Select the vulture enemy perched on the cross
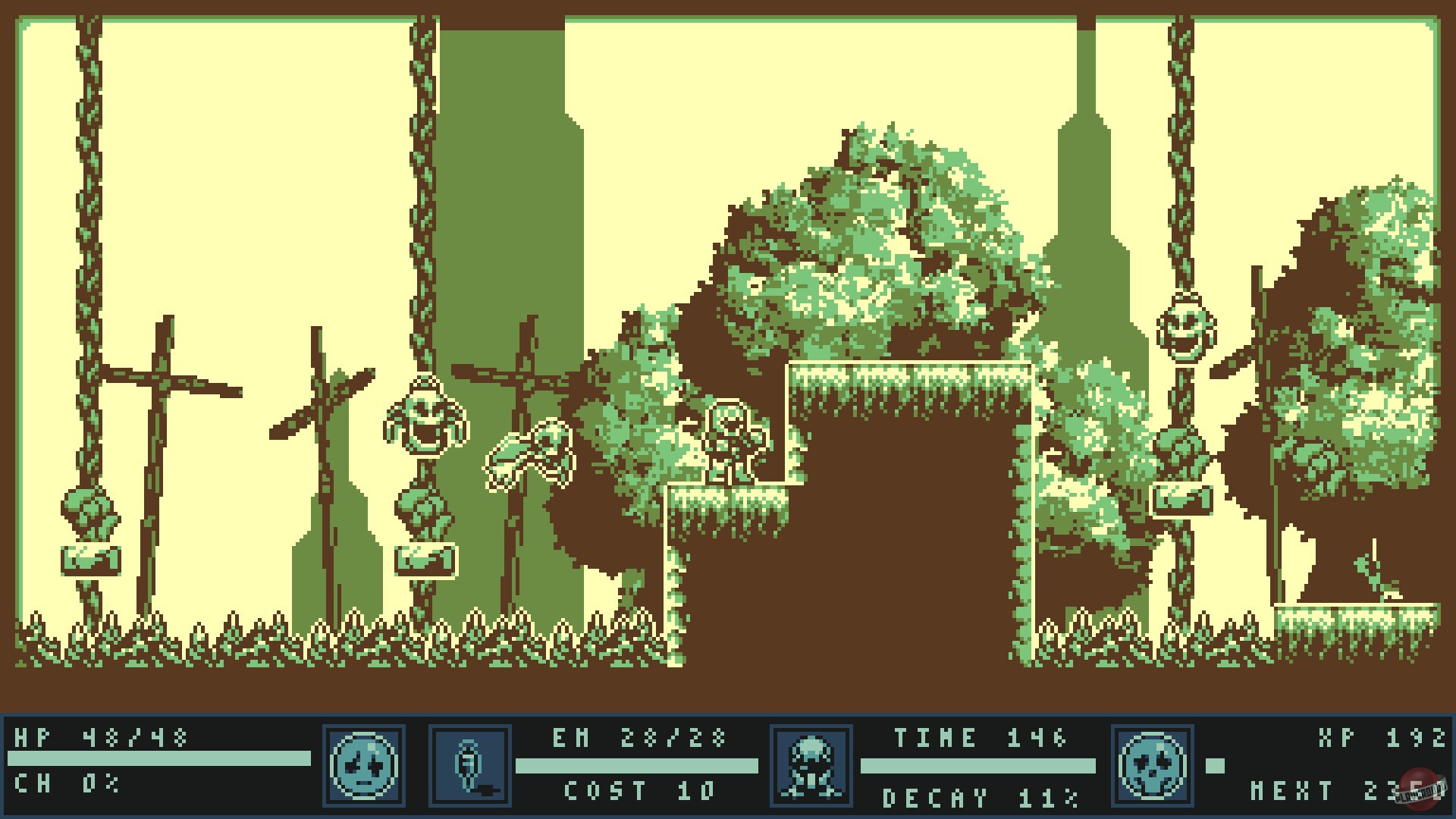Image resolution: width=1456 pixels, height=819 pixels. click(531, 455)
